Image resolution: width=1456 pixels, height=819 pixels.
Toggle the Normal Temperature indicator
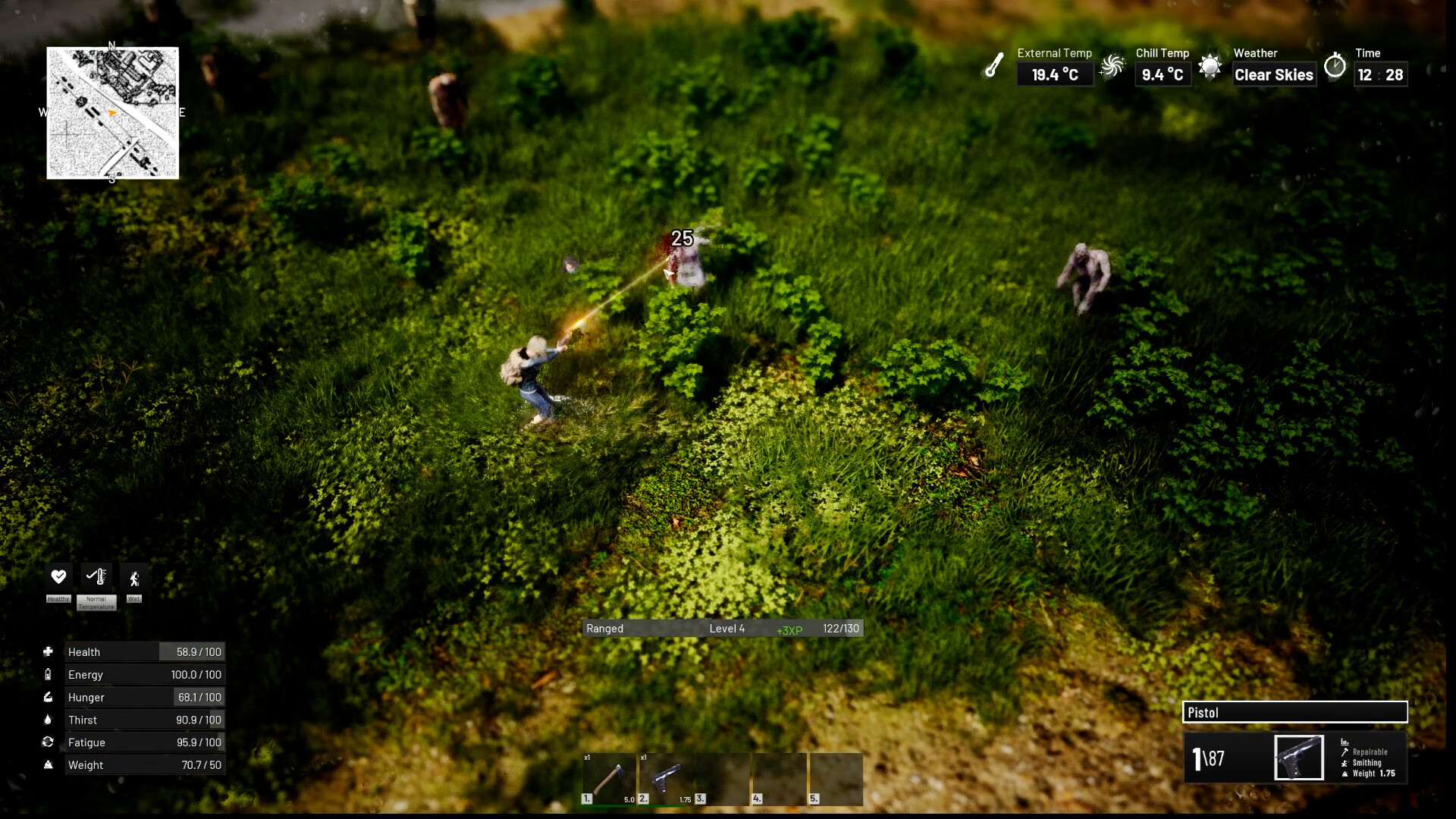(x=96, y=576)
